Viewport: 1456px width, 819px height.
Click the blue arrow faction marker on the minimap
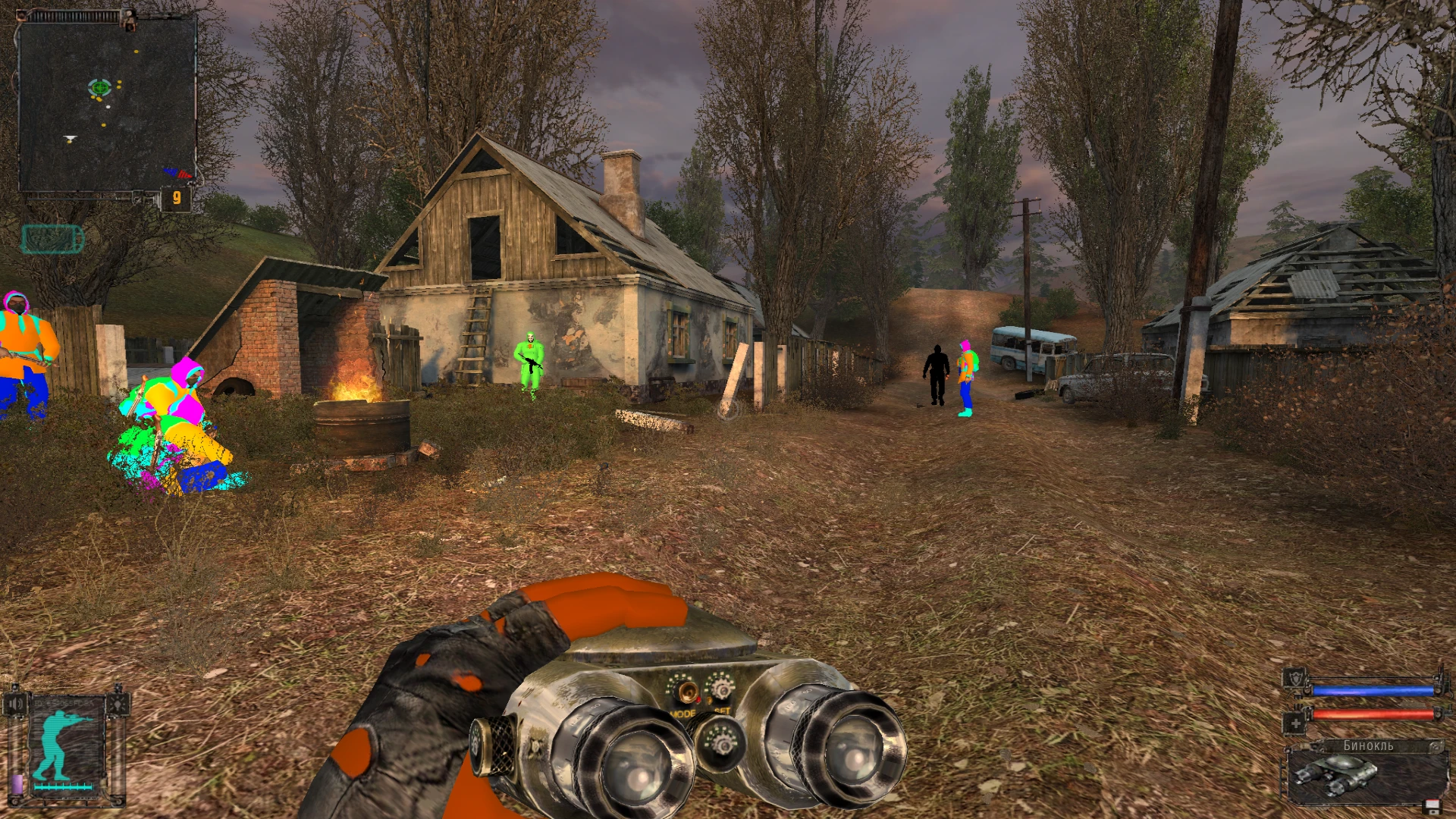[170, 171]
